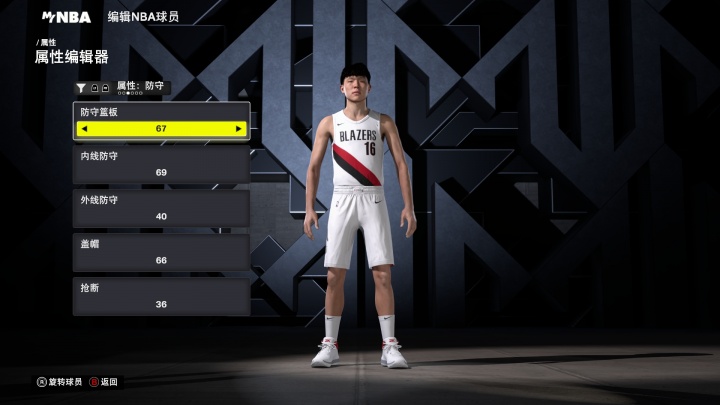Increase 防守篮板 with the right arrow
This screenshot has height=405, width=720.
[x=238, y=129]
